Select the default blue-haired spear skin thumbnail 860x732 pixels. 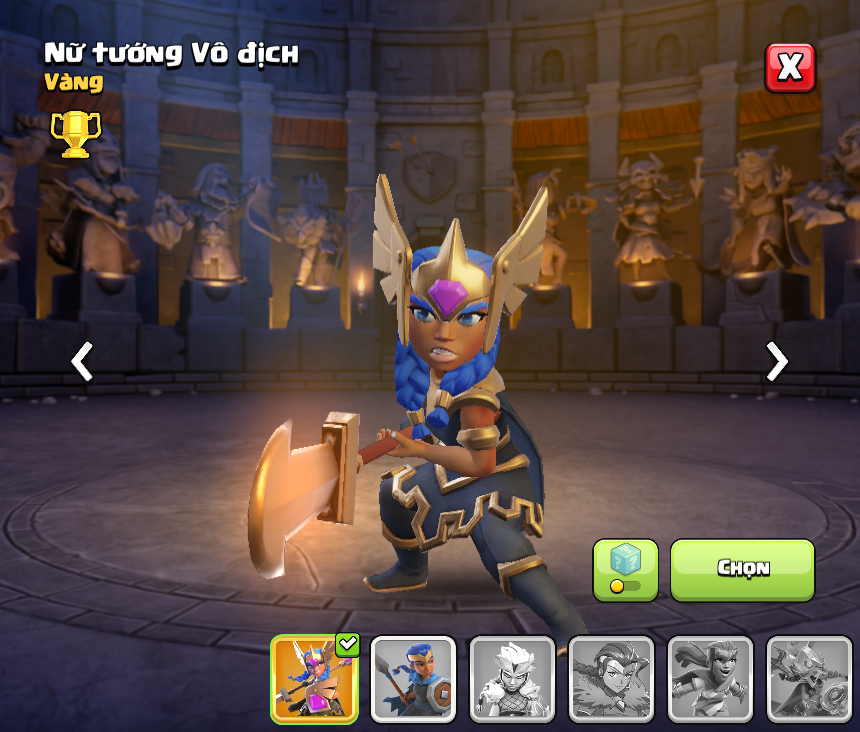point(413,679)
